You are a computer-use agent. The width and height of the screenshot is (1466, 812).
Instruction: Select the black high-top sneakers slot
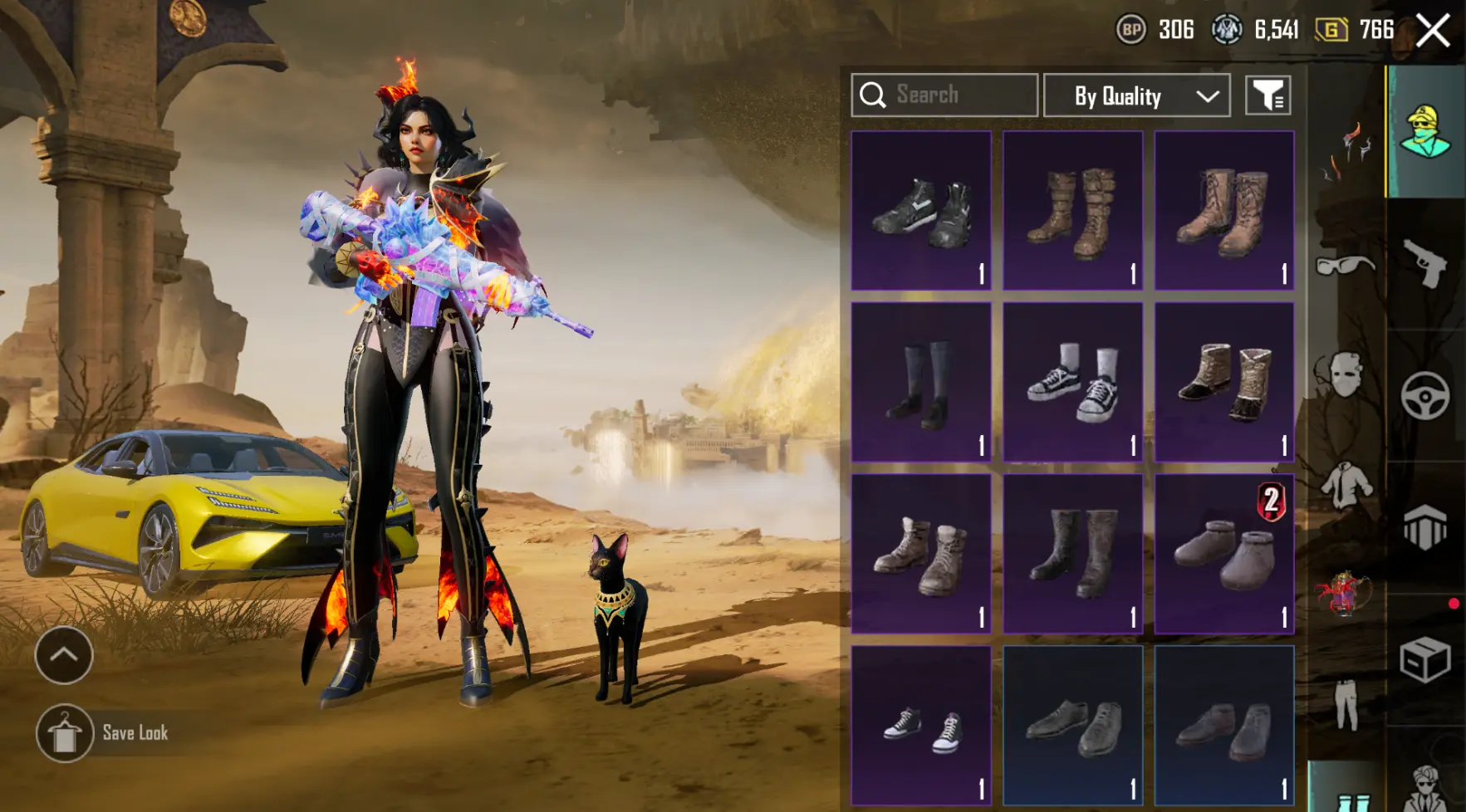921,211
